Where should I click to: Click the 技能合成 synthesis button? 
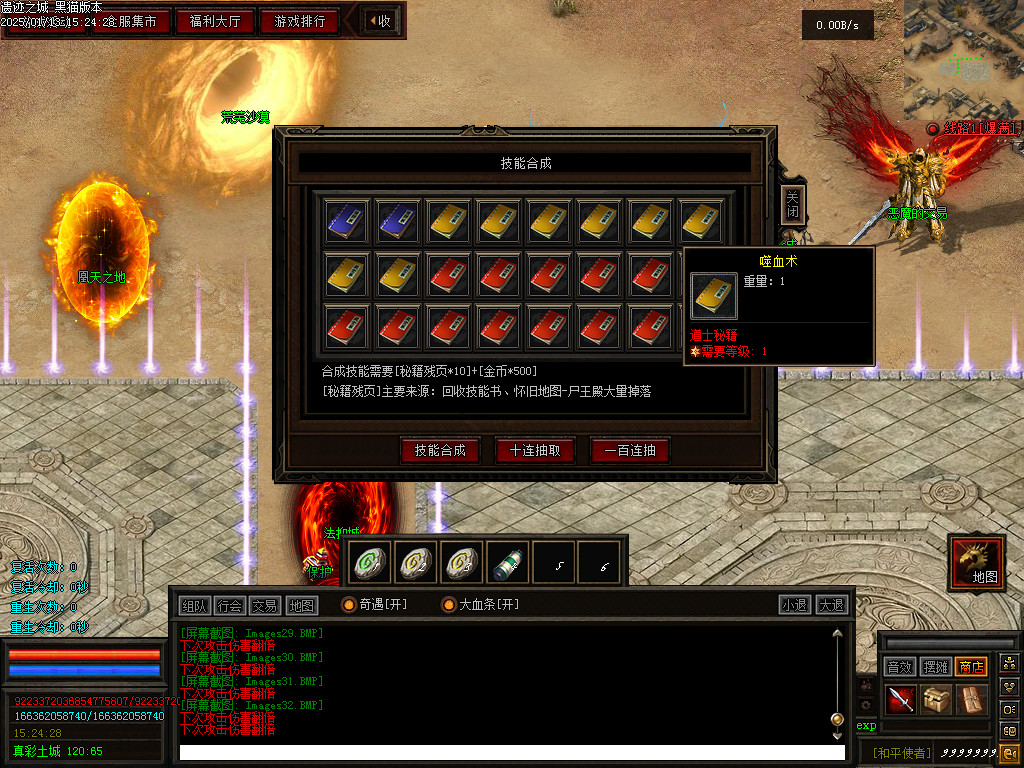click(x=440, y=450)
